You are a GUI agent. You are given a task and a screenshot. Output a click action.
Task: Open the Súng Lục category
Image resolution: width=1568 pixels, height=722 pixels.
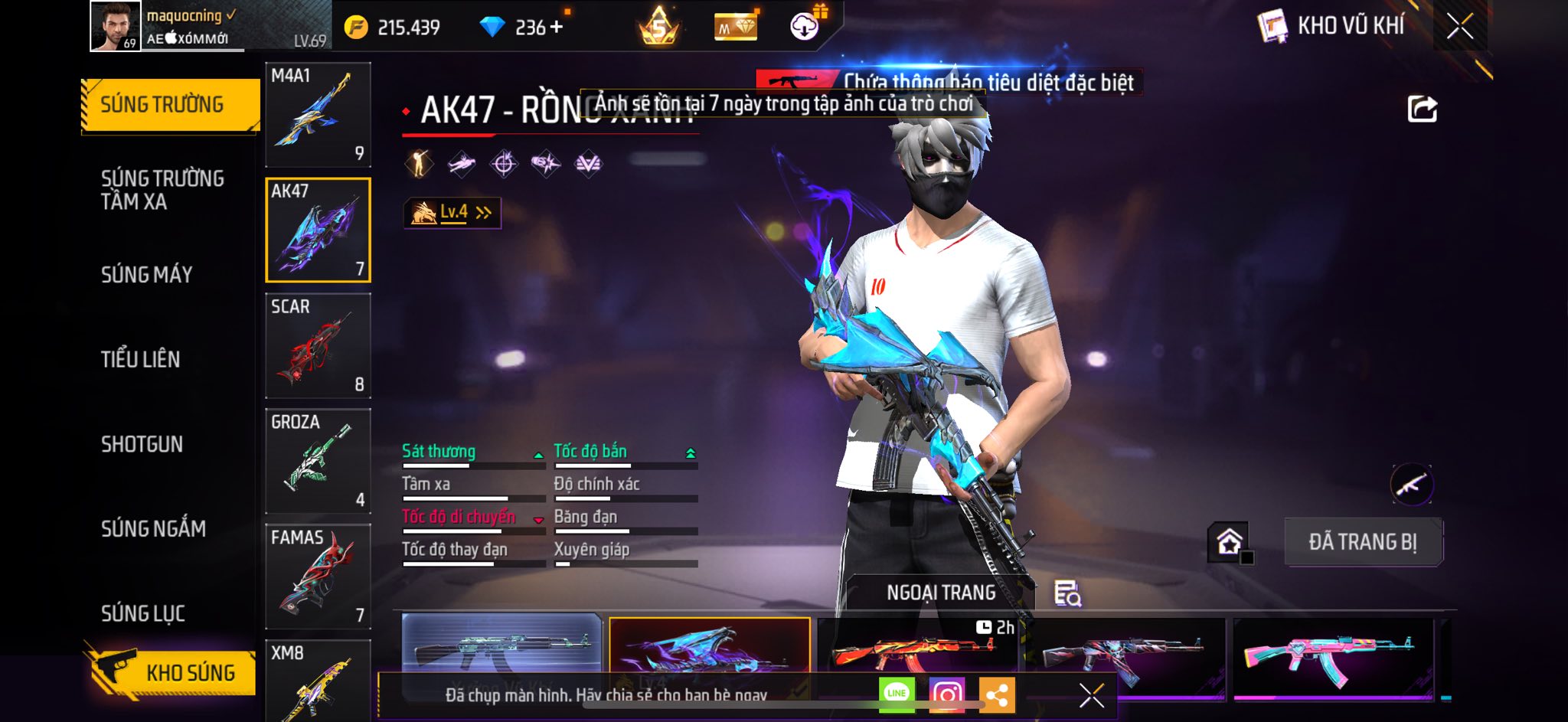point(143,613)
